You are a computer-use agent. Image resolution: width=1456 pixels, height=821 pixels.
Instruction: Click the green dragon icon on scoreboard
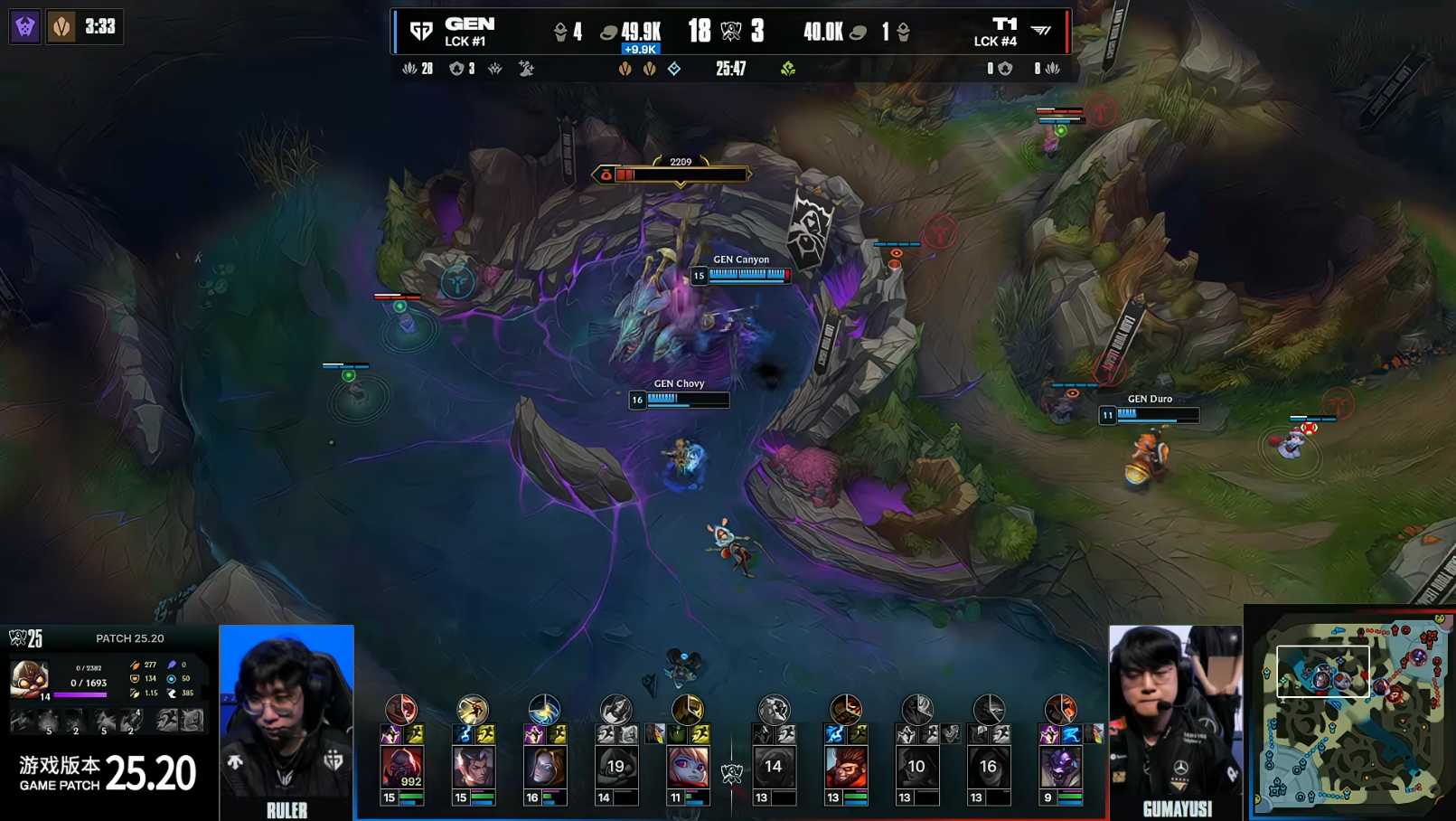[x=788, y=69]
